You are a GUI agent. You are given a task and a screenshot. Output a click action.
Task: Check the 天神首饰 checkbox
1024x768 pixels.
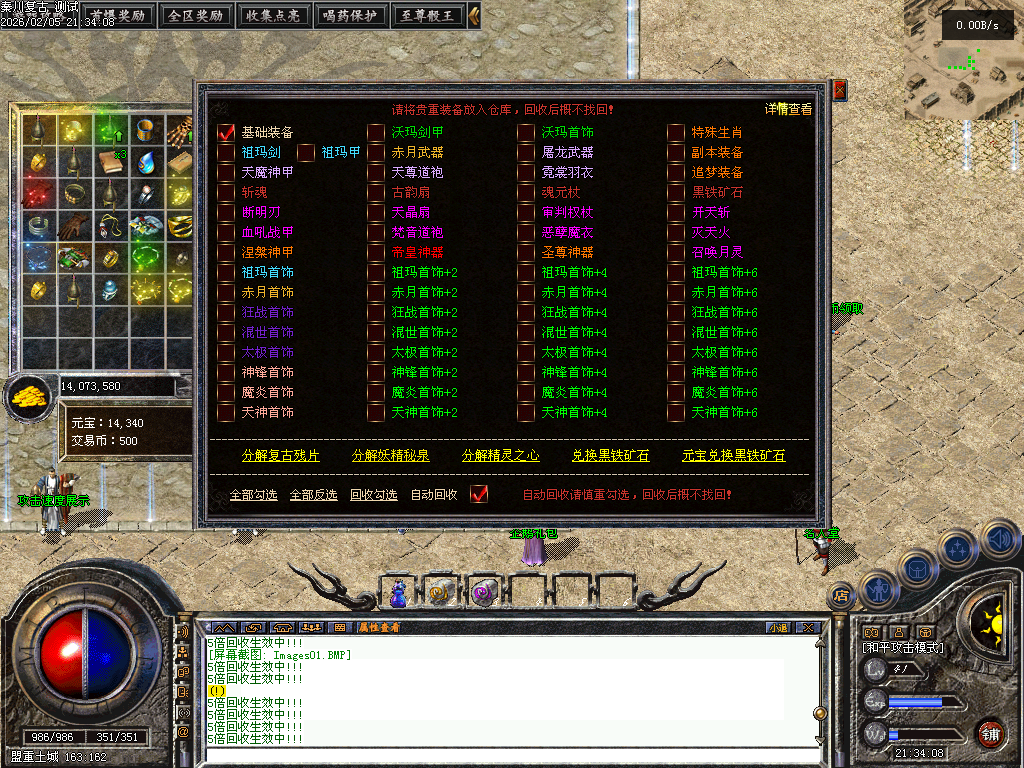226,412
